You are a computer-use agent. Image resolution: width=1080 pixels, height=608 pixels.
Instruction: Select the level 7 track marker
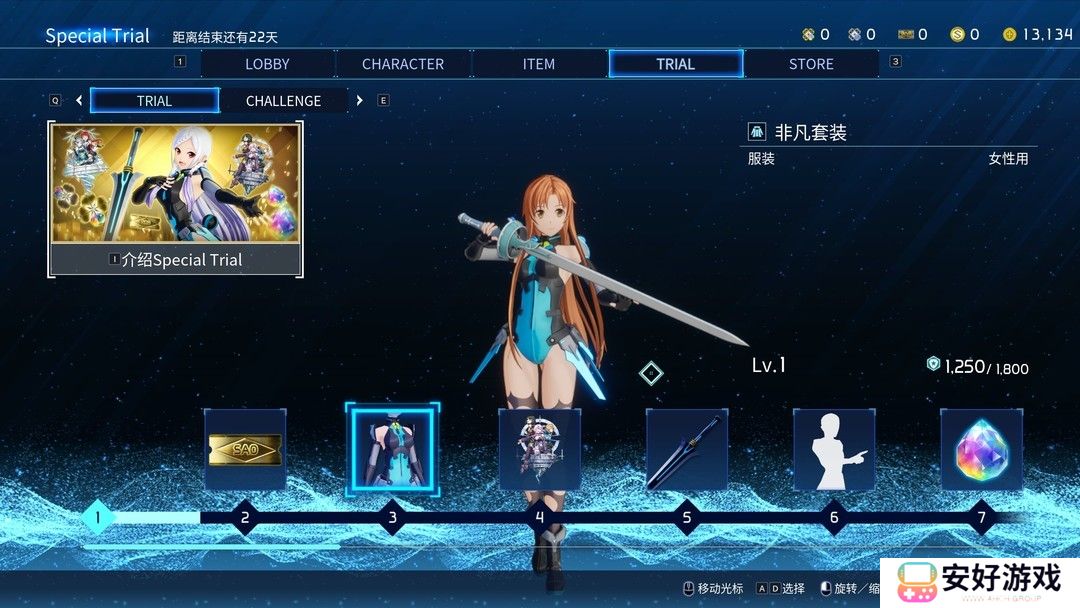[981, 518]
